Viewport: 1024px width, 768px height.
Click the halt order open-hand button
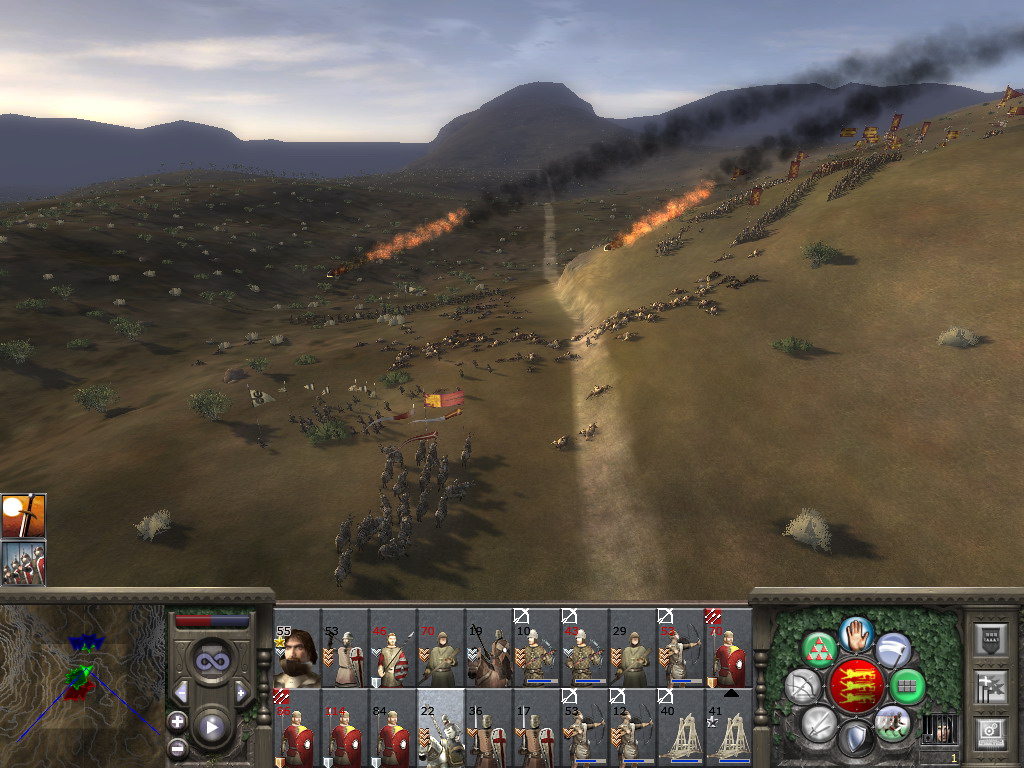857,634
